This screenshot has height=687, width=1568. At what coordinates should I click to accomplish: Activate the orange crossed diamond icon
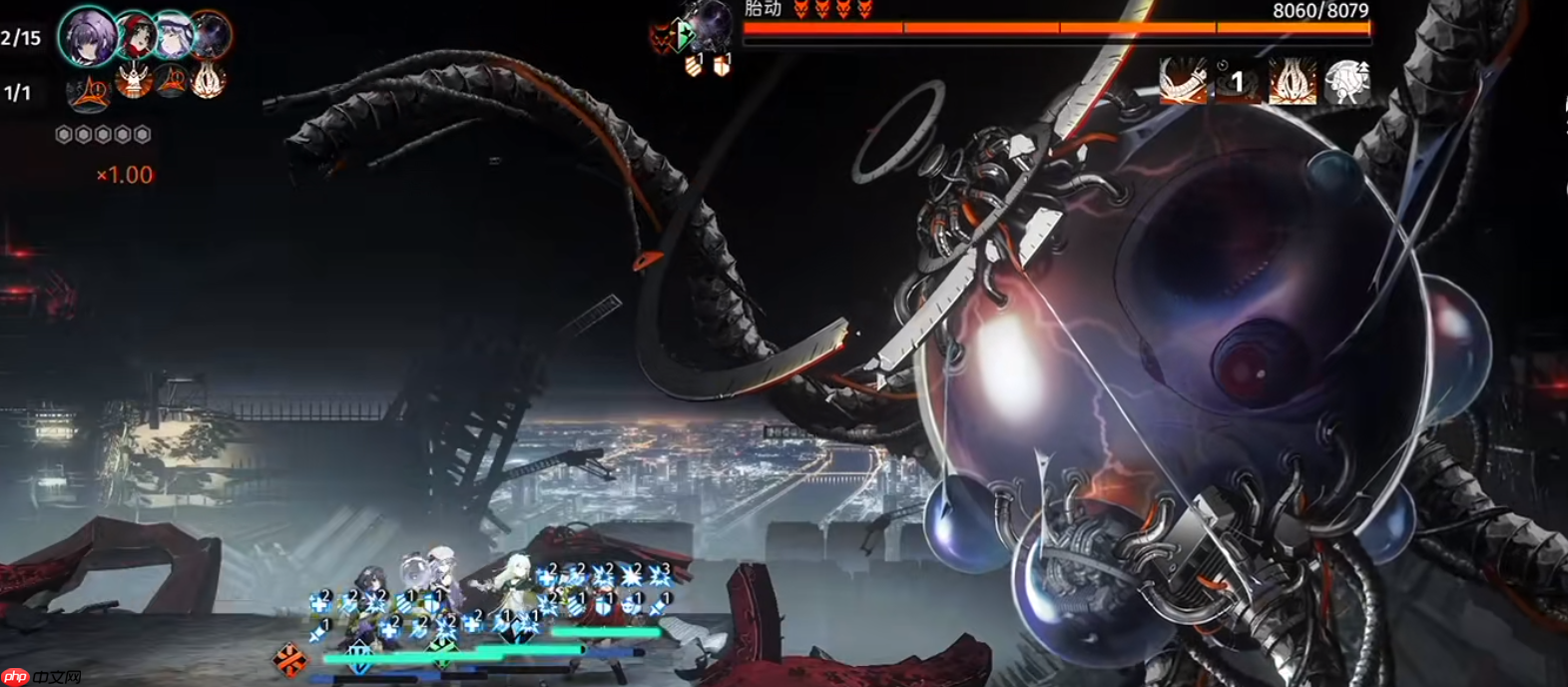(x=290, y=659)
